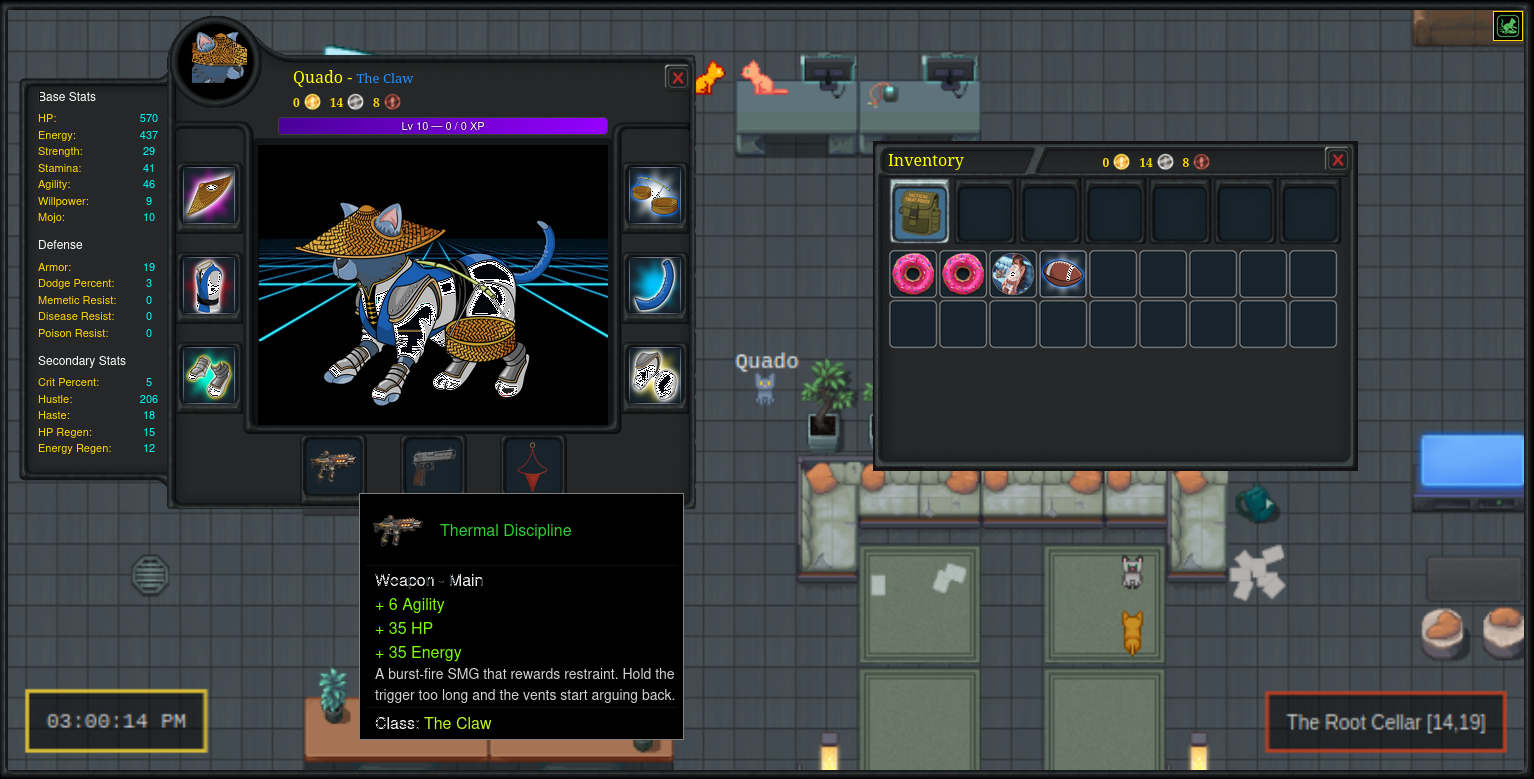The height and width of the screenshot is (779, 1534).
Task: Click the red pendant weapon slot
Action: [x=533, y=466]
